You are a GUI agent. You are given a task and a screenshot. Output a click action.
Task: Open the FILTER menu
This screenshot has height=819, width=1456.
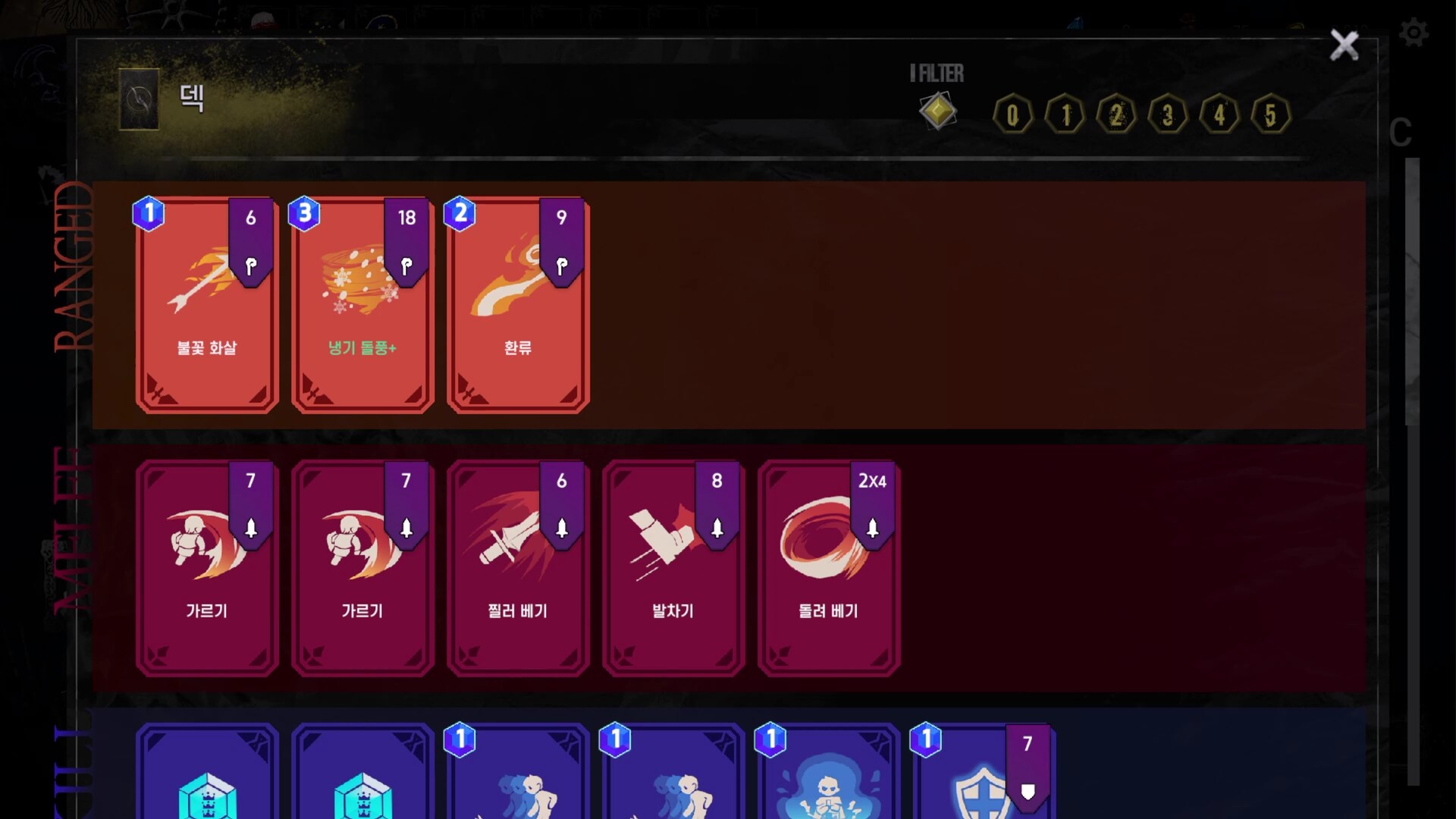(x=936, y=74)
